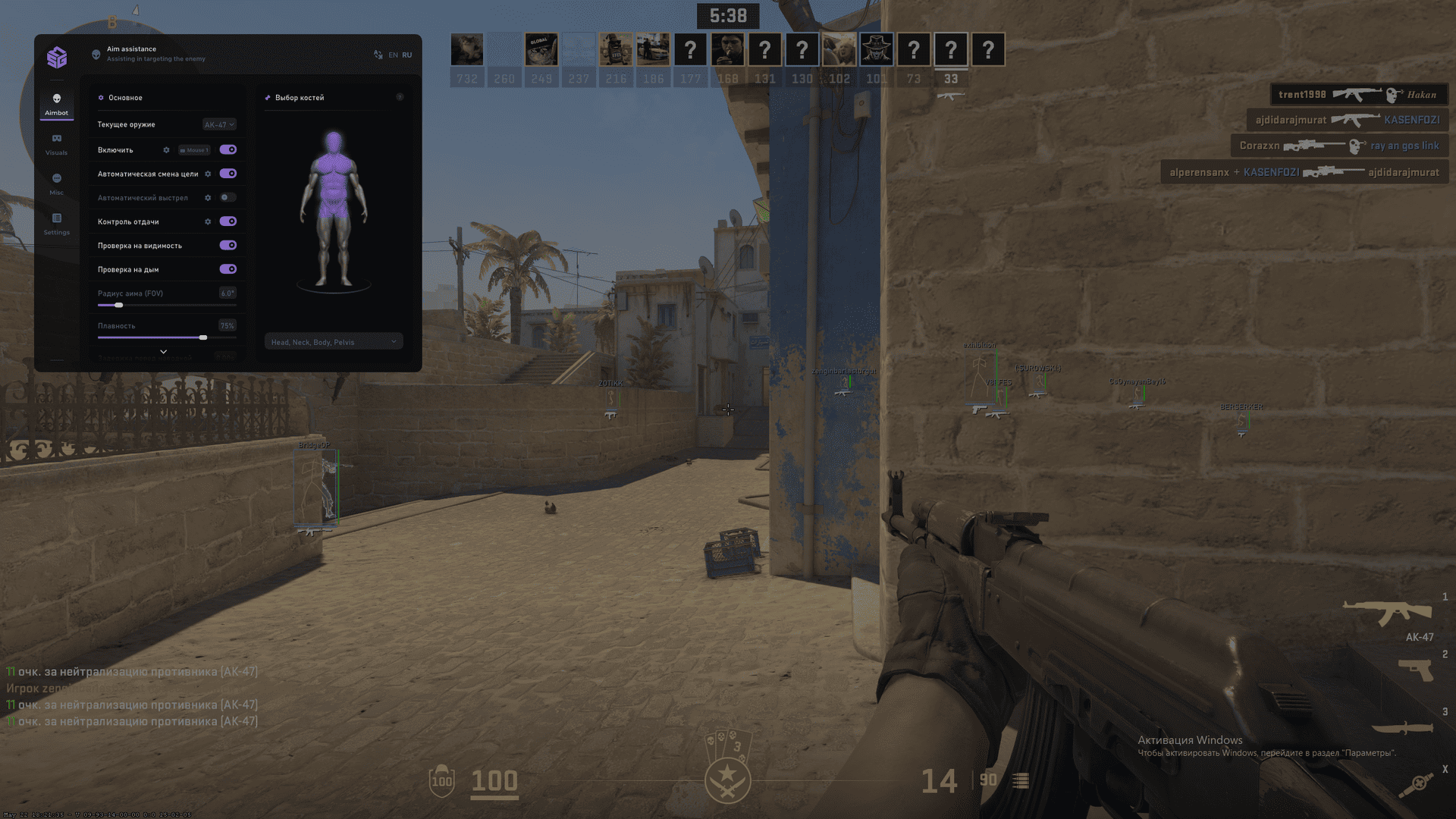Turn off Проверка на дым

pyautogui.click(x=228, y=269)
